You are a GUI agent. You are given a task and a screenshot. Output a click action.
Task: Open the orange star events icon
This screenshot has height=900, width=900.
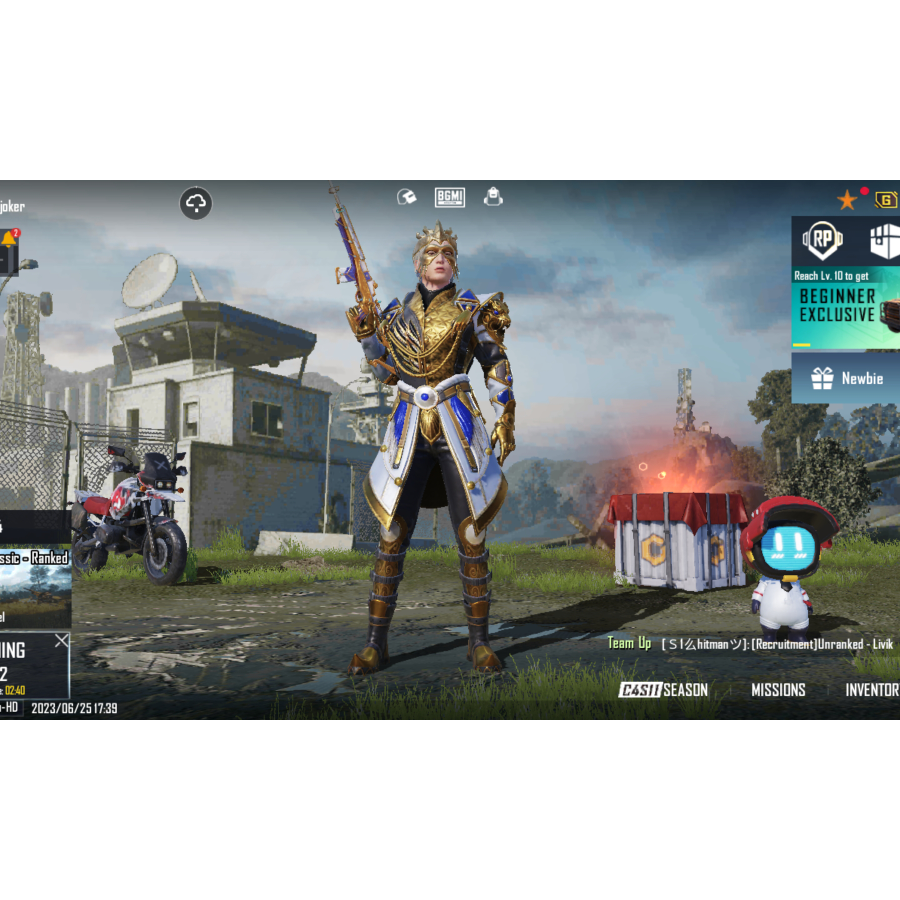(847, 200)
